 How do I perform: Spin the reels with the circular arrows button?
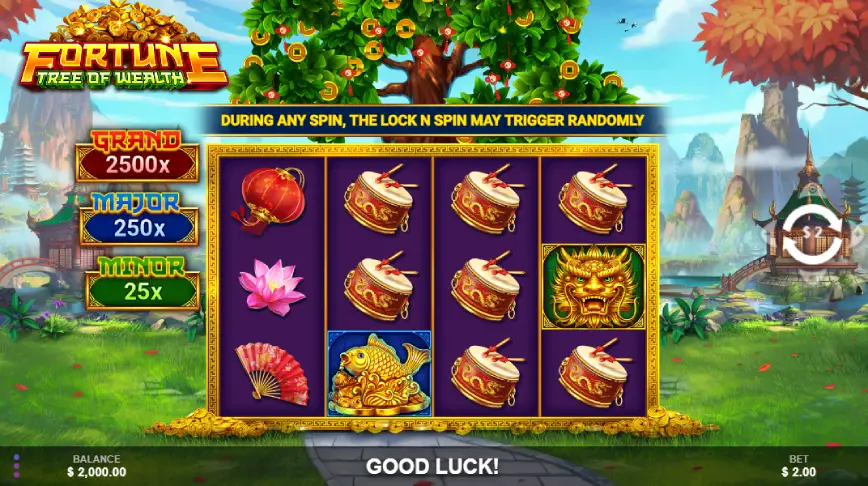click(x=807, y=233)
